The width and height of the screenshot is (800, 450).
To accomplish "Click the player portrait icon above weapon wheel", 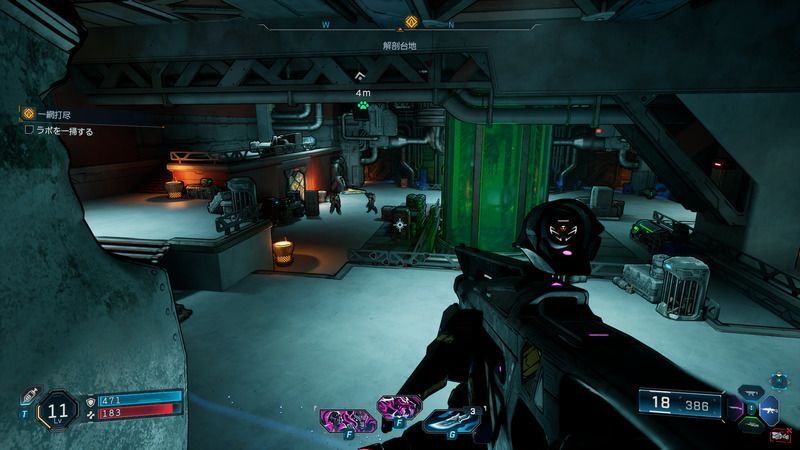I will pos(776,383).
